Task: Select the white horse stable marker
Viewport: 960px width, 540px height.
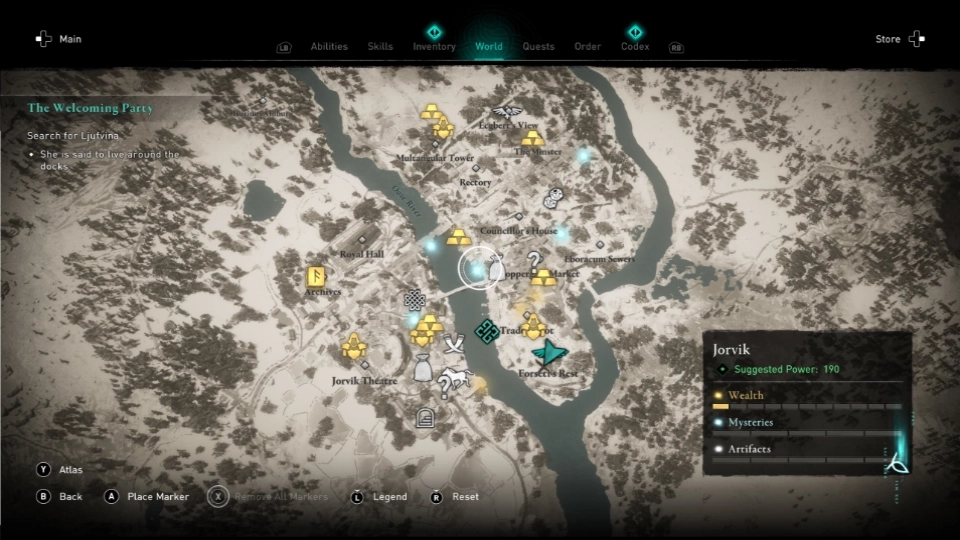Action: click(x=456, y=378)
